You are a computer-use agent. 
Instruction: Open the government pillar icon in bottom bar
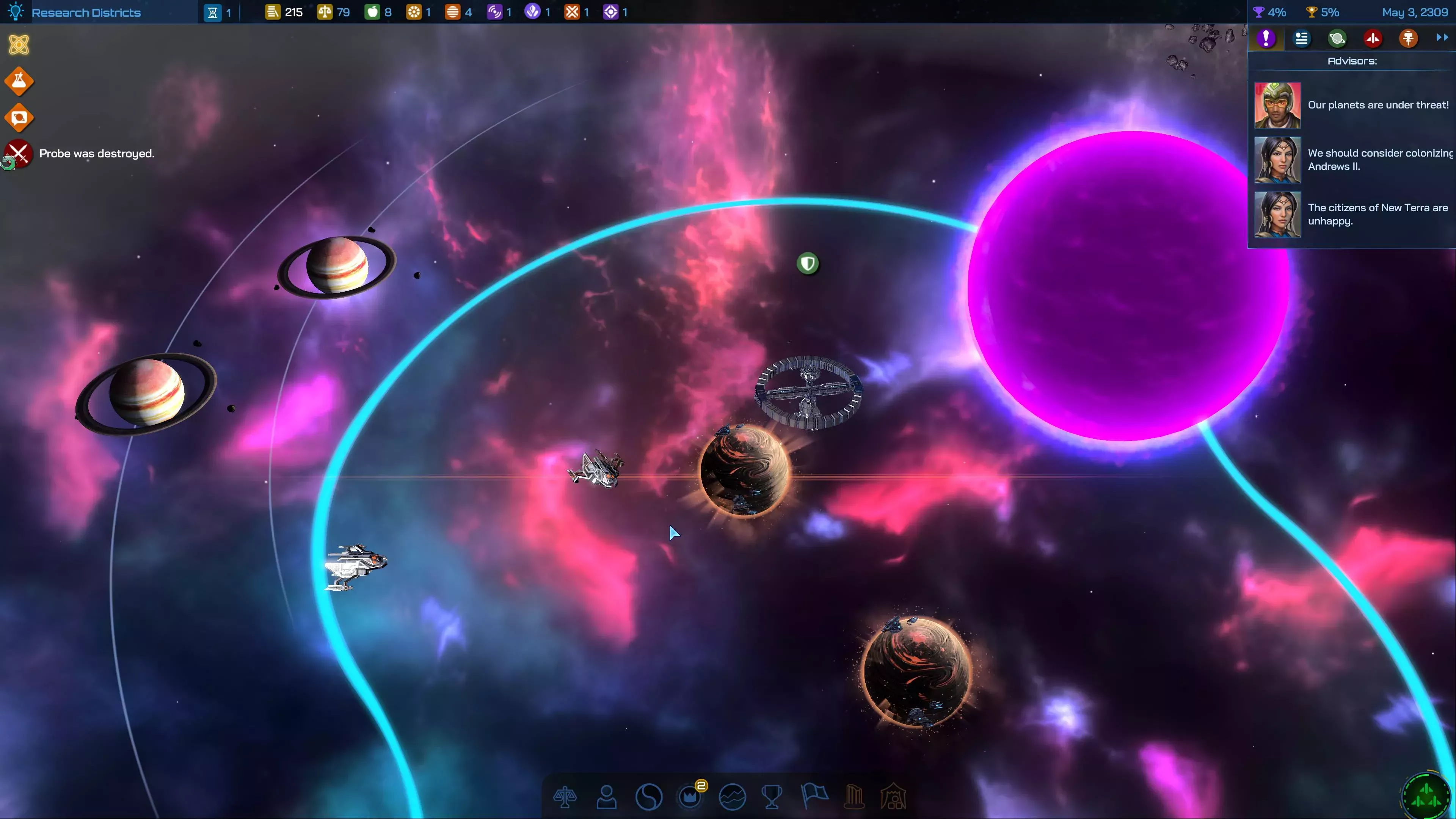[854, 797]
